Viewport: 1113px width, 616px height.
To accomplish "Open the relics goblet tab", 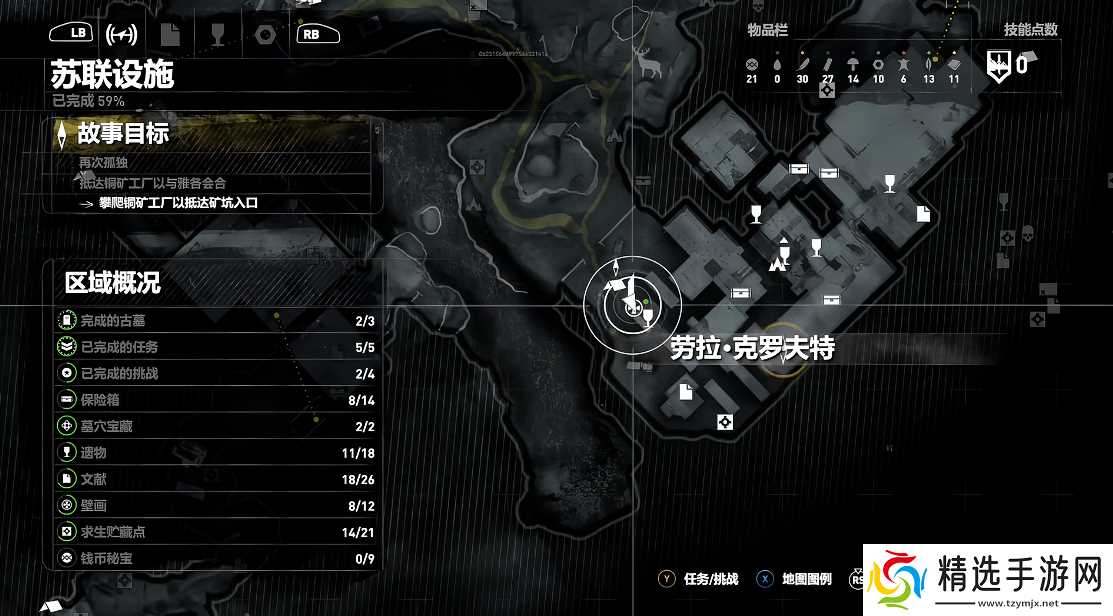I will point(218,33).
